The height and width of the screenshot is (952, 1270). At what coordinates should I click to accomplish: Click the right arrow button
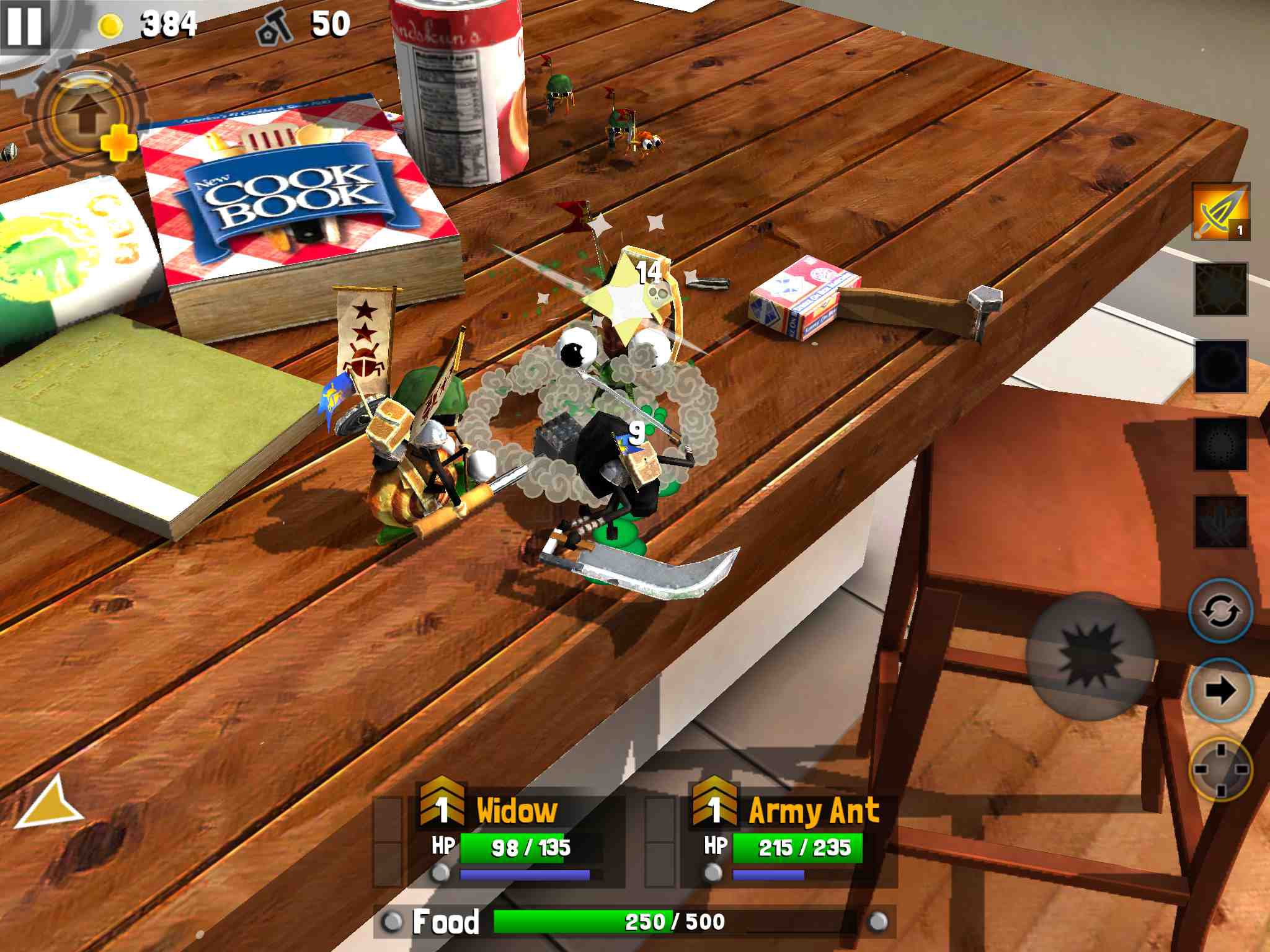click(x=1220, y=690)
